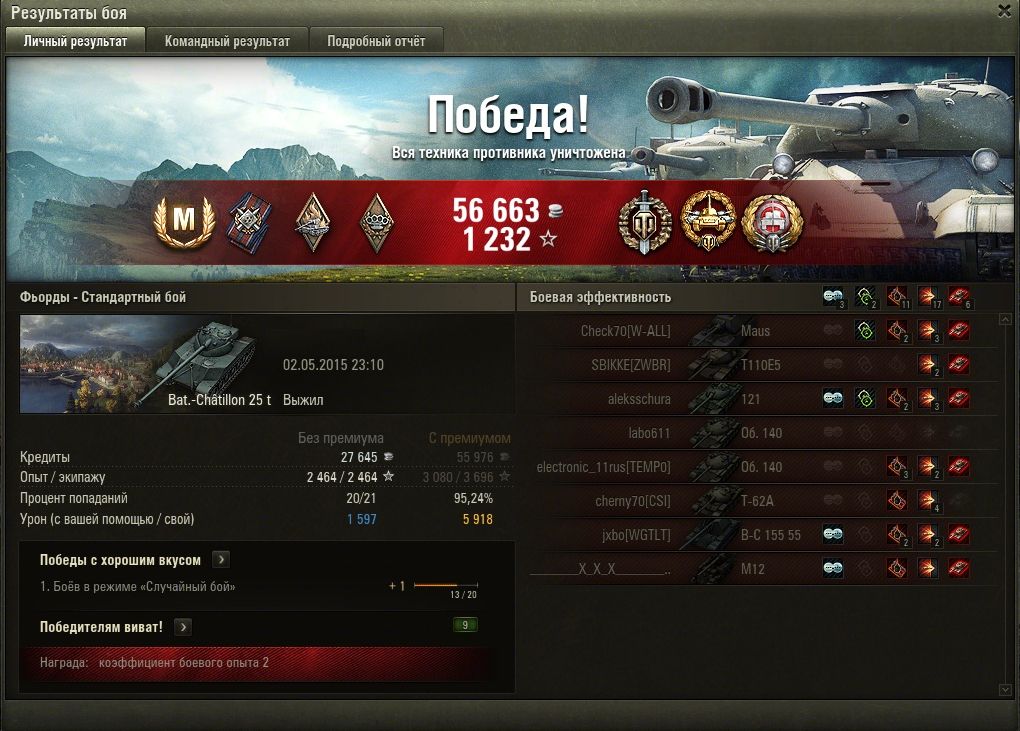The width and height of the screenshot is (1020, 731).
Task: Close the battle results window
Action: (x=1004, y=11)
